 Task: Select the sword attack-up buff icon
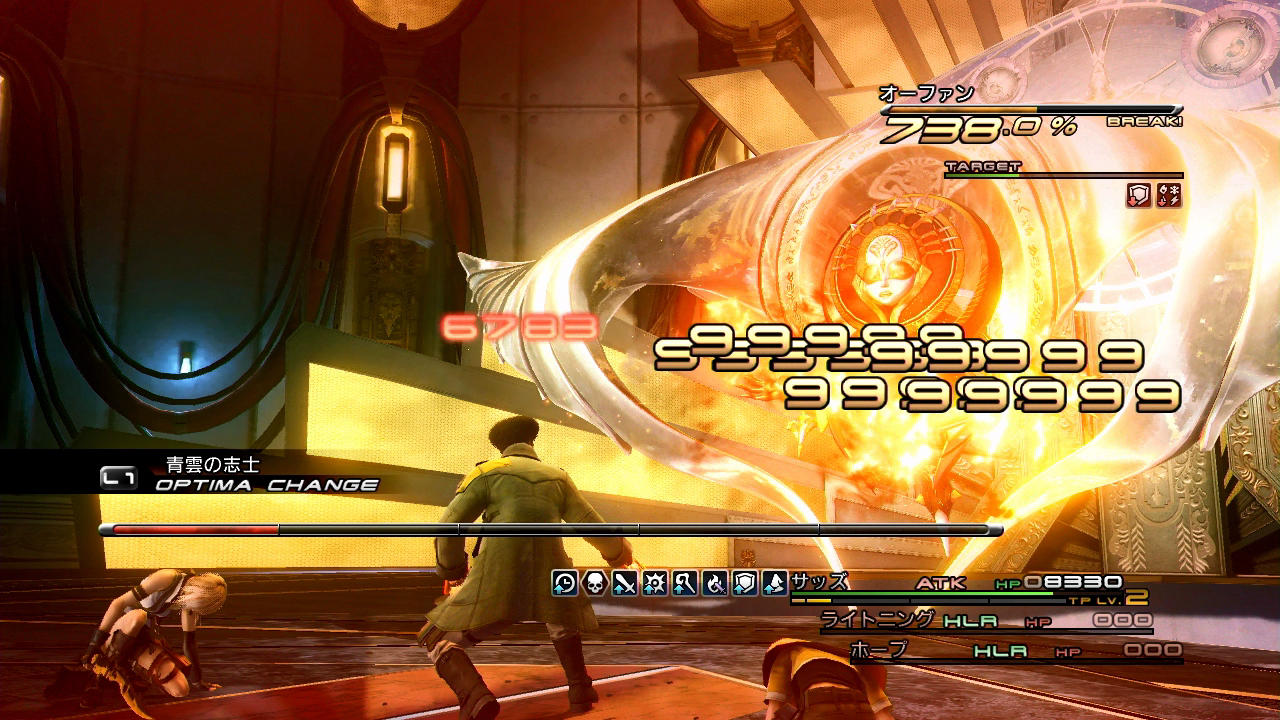tap(625, 583)
